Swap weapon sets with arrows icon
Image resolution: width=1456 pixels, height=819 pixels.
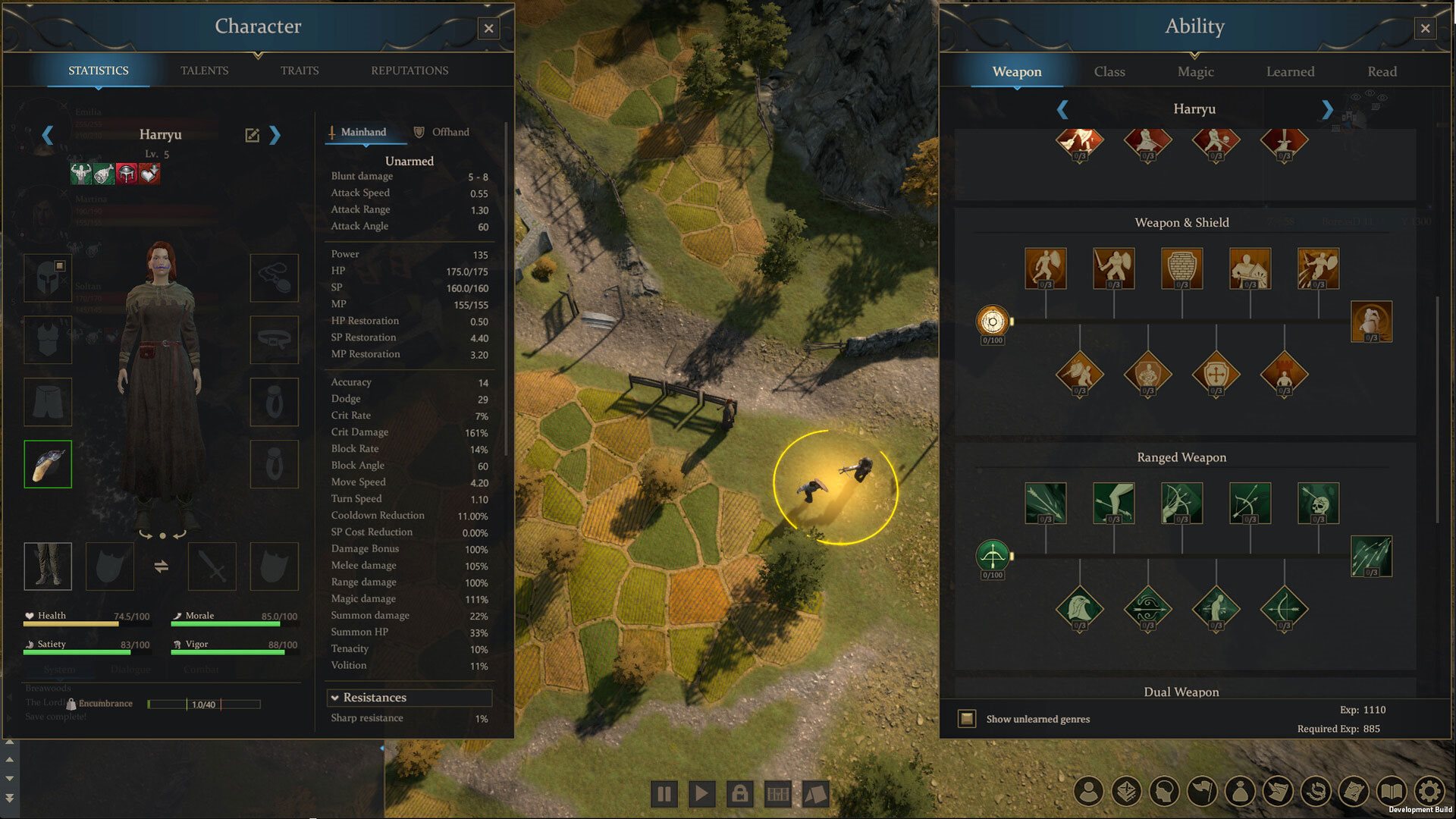tap(161, 566)
